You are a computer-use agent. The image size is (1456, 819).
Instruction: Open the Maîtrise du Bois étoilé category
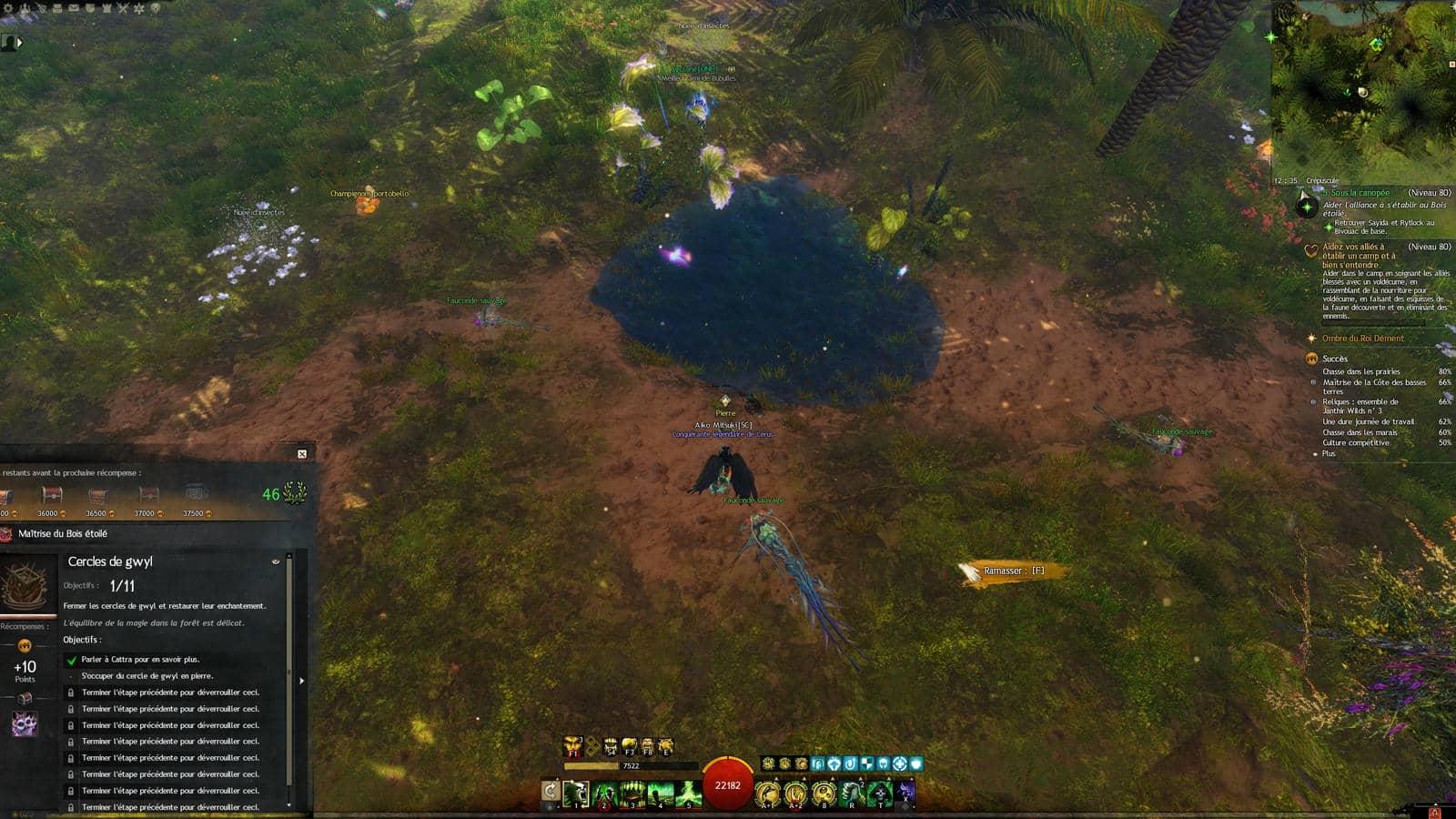pos(63,533)
